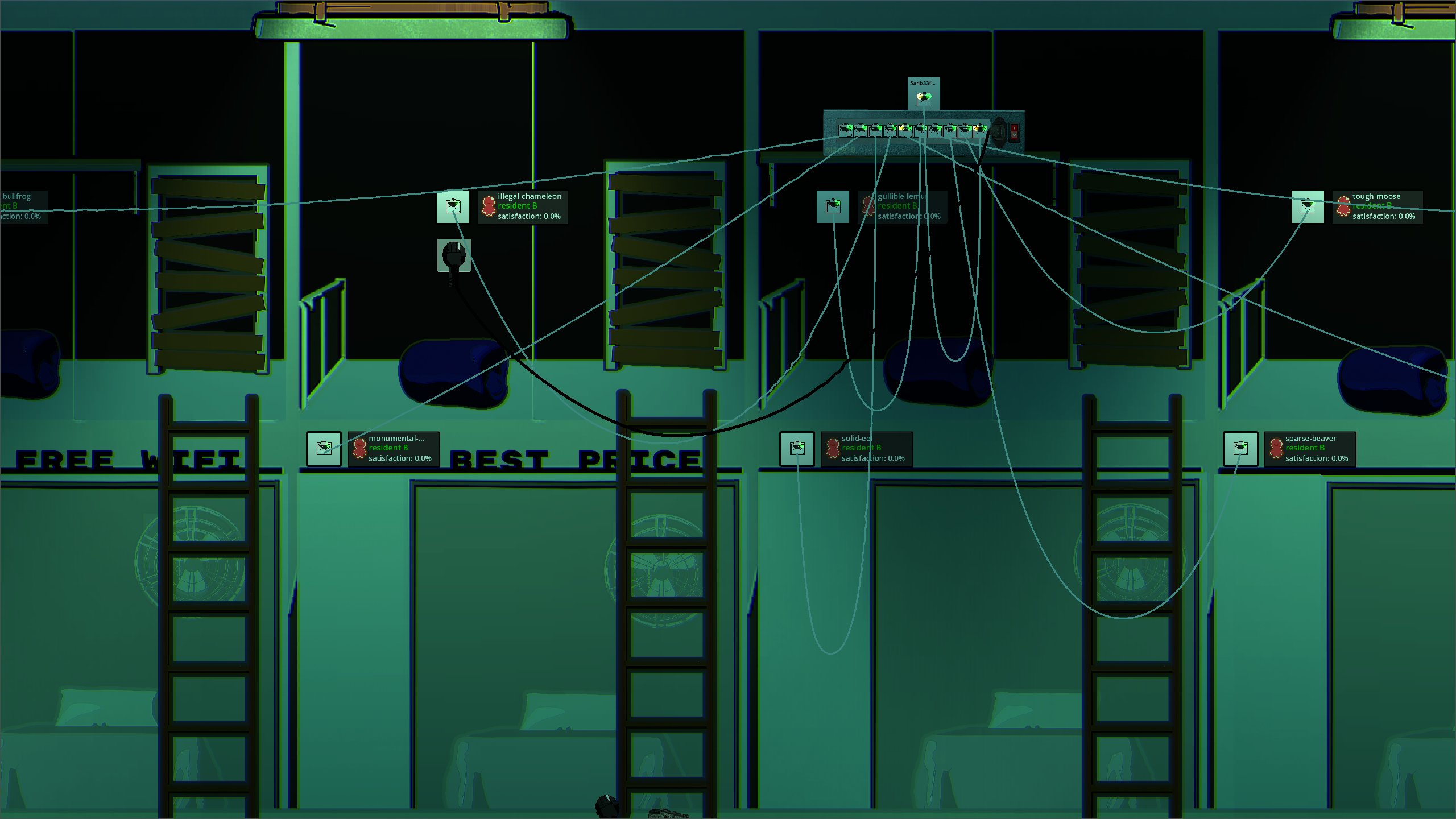
Task: Click the monumental resident's socket icon
Action: pyautogui.click(x=324, y=449)
